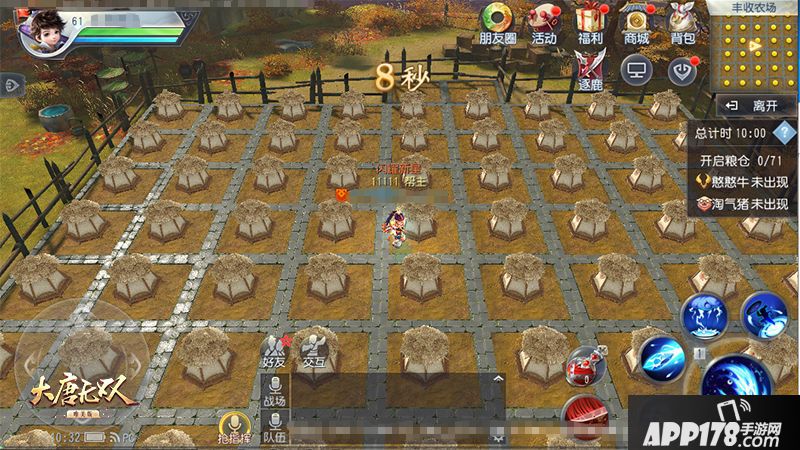Expand the chat box with the up arrow
800x450 pixels.
point(497,380)
